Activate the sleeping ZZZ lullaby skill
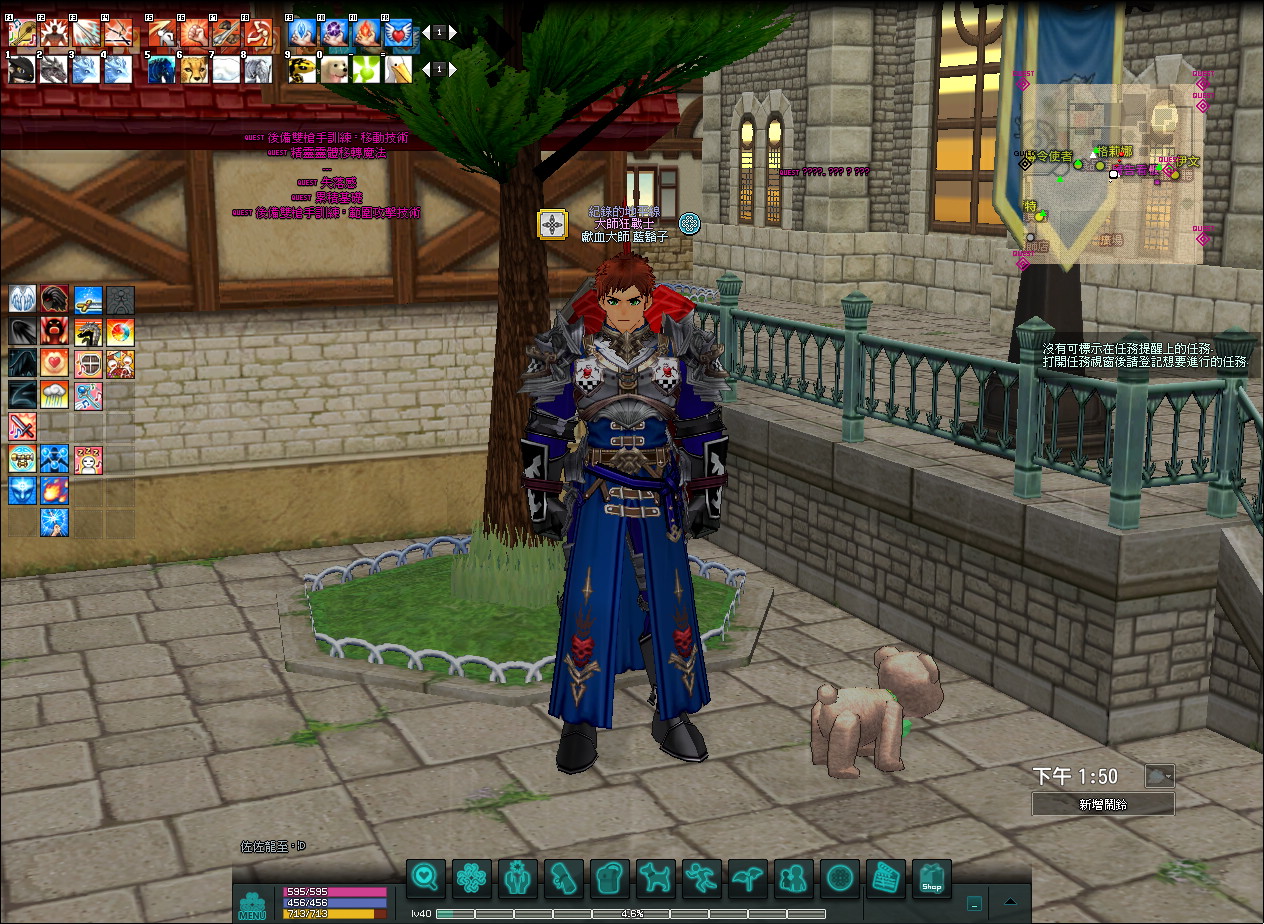The image size is (1264, 924). pyautogui.click(x=88, y=460)
